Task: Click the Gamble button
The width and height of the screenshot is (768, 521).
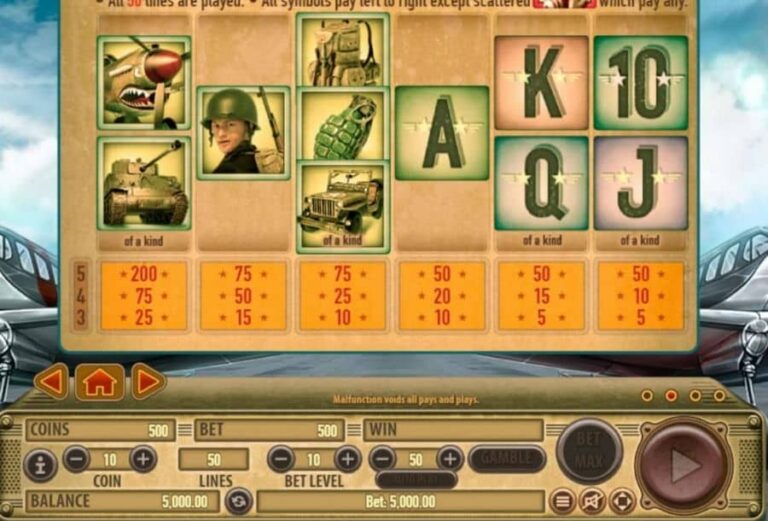Action: (507, 459)
